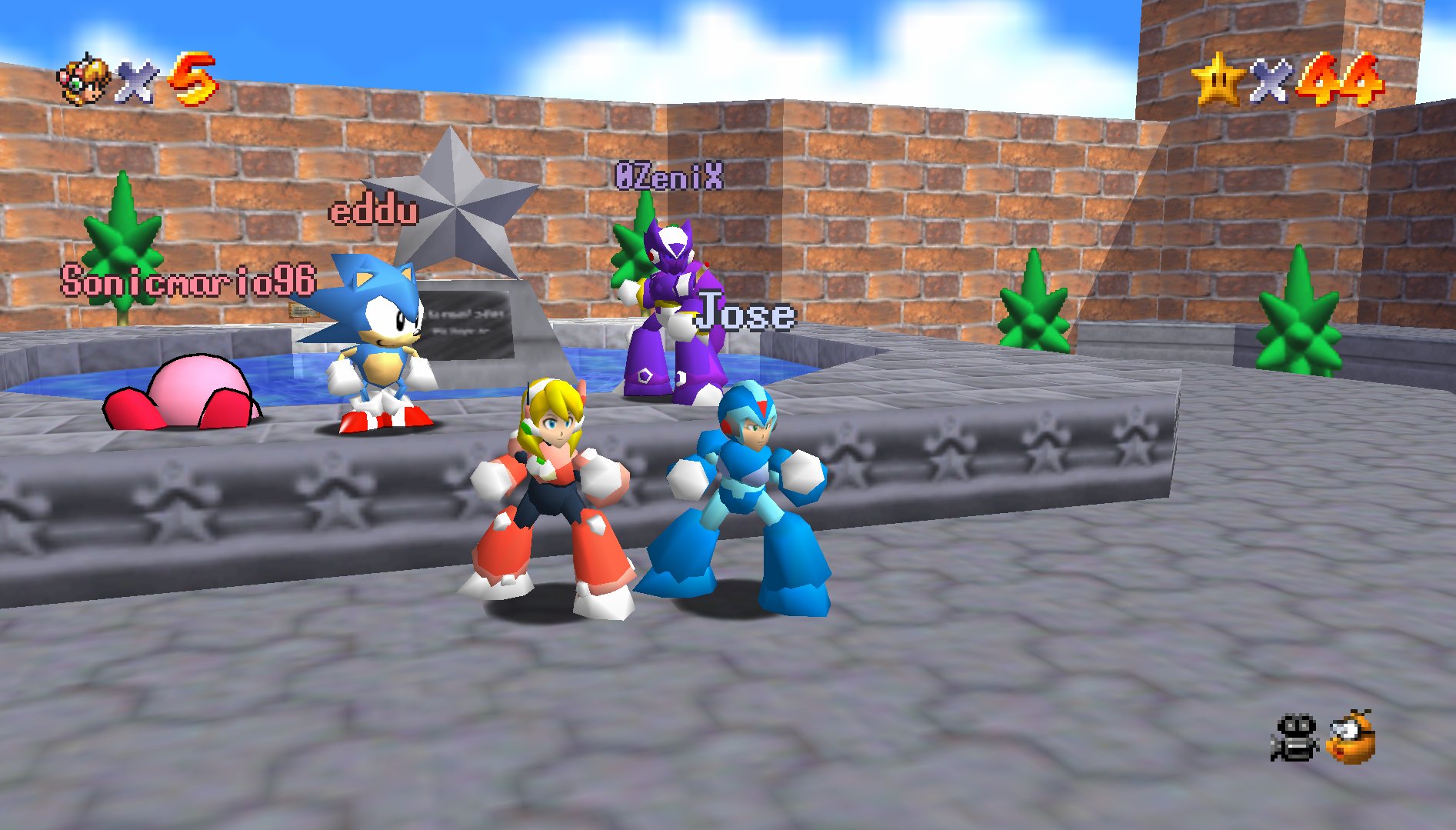This screenshot has width=1456, height=830.
Task: Choose the 0ZeniX player name tag
Action: click(669, 176)
